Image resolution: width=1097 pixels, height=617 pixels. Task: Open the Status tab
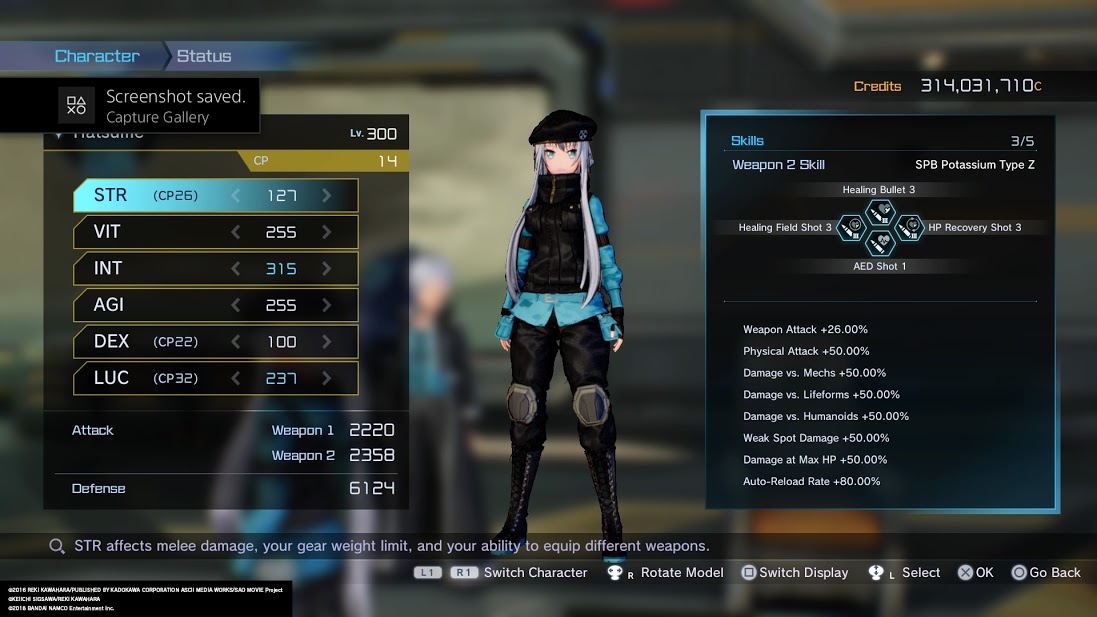coord(204,56)
